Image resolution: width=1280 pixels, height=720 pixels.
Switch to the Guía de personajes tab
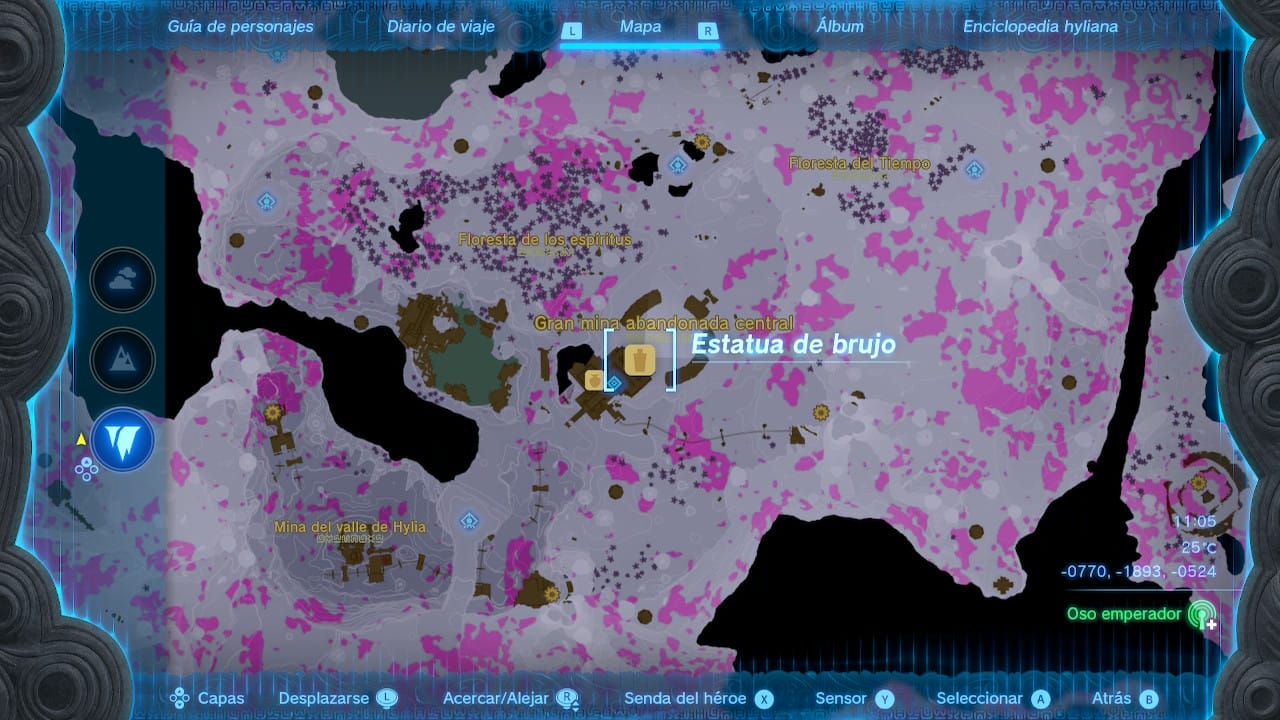pos(240,27)
